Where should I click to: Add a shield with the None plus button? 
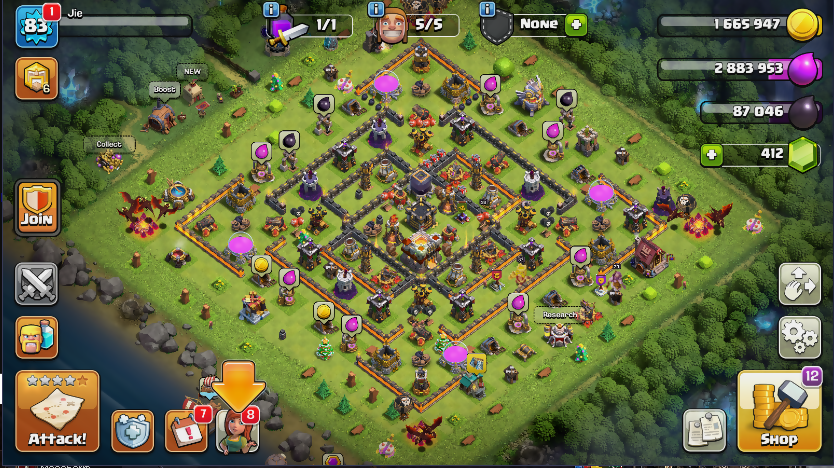click(576, 24)
